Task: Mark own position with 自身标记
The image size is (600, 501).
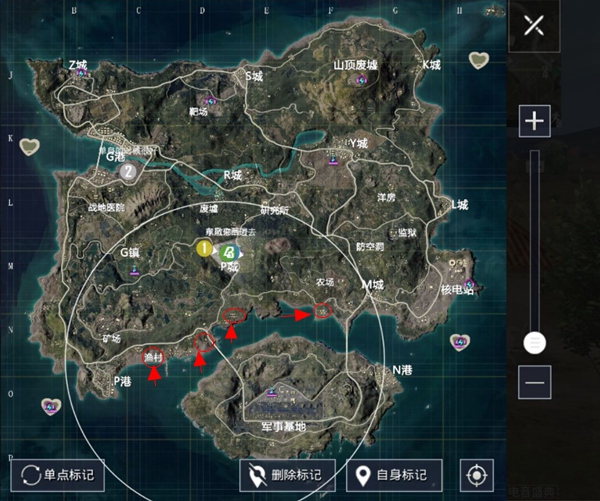Action: tap(393, 474)
